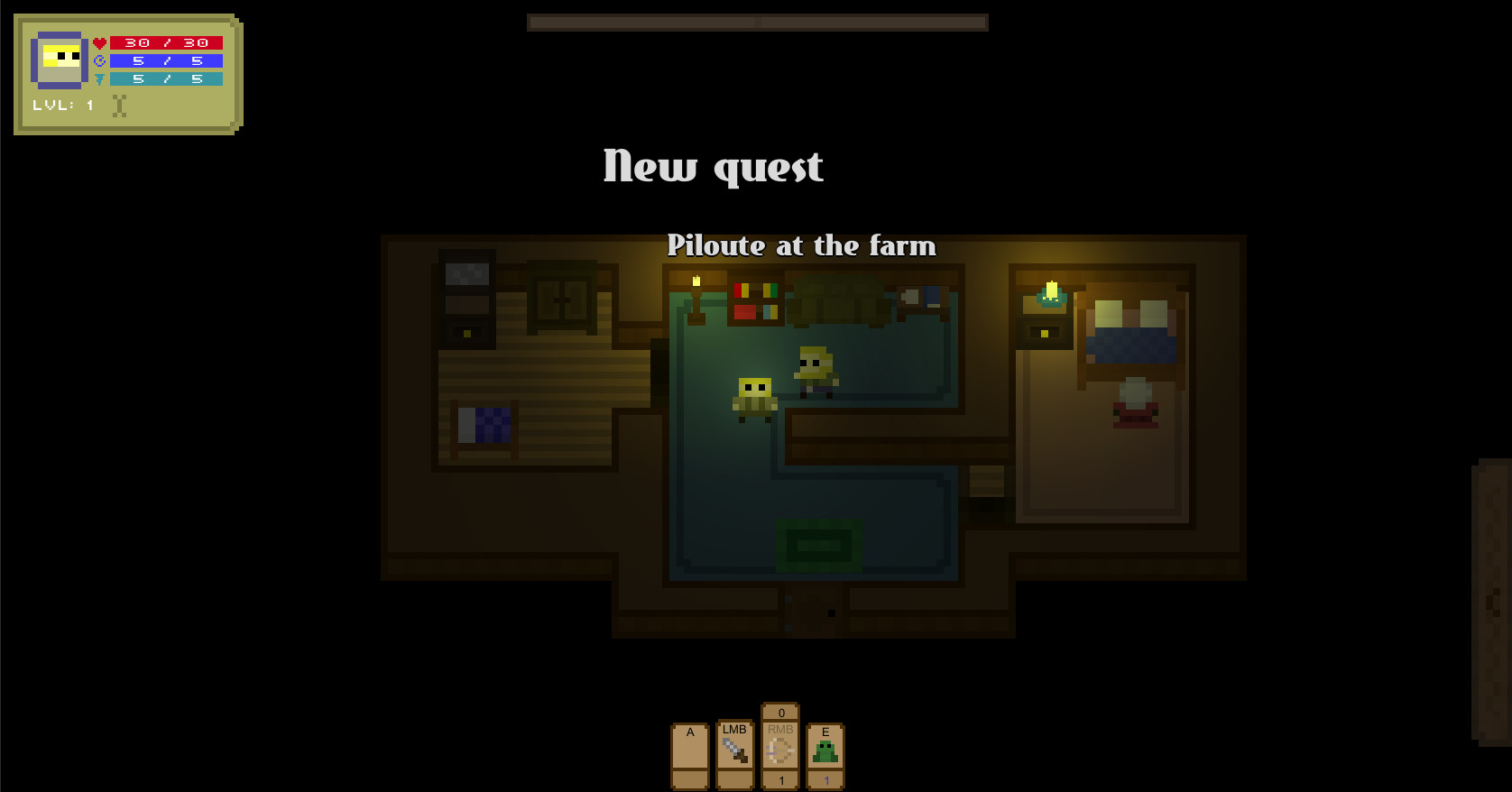Click the cooldown counter above the RMB slot
This screenshot has width=1512, height=792.
point(779,712)
